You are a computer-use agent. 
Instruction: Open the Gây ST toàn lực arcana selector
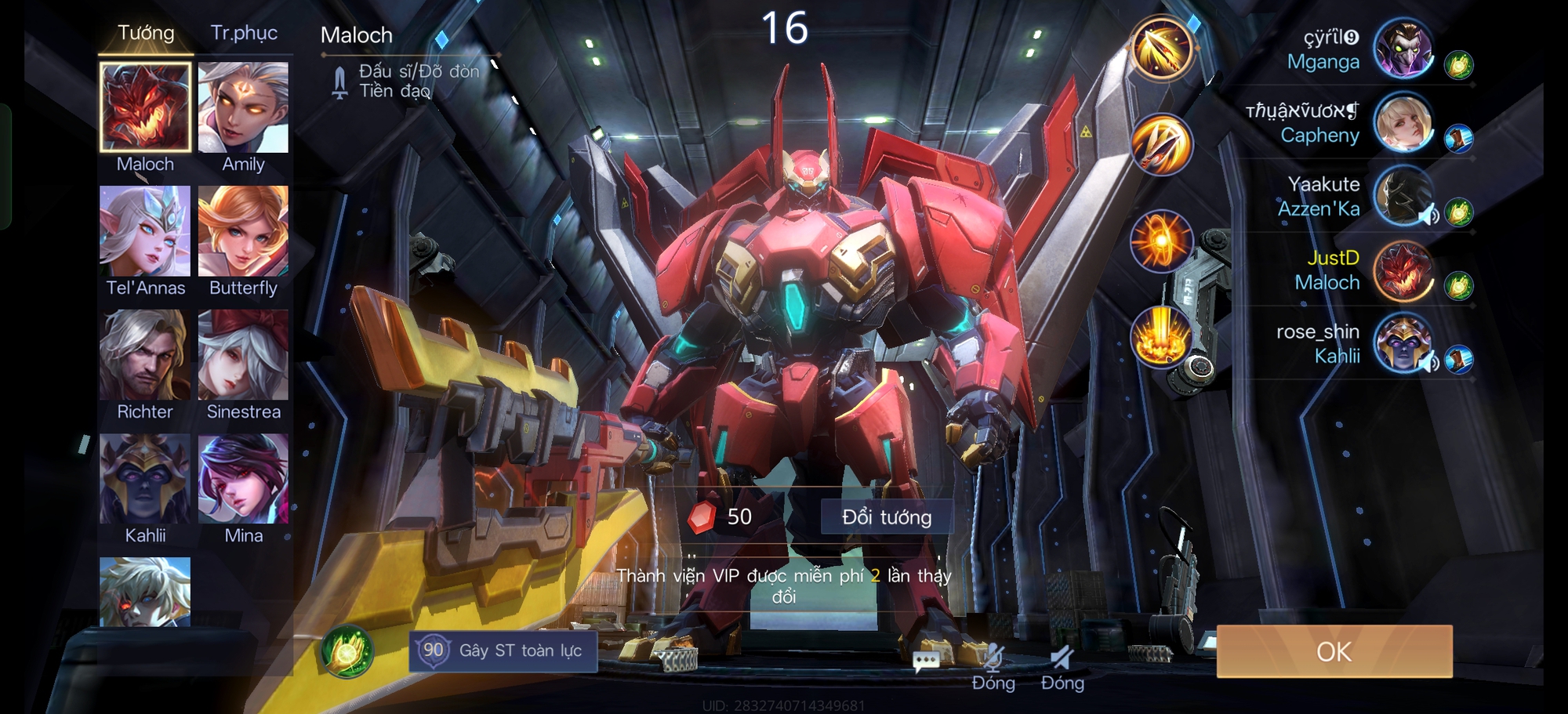pos(503,651)
